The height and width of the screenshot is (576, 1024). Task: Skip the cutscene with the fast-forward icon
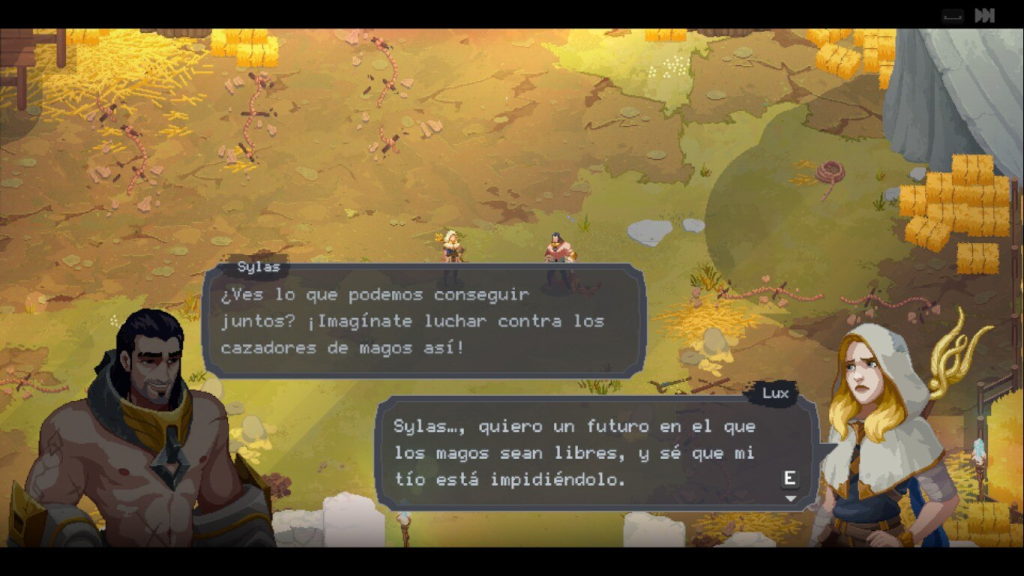[x=985, y=15]
